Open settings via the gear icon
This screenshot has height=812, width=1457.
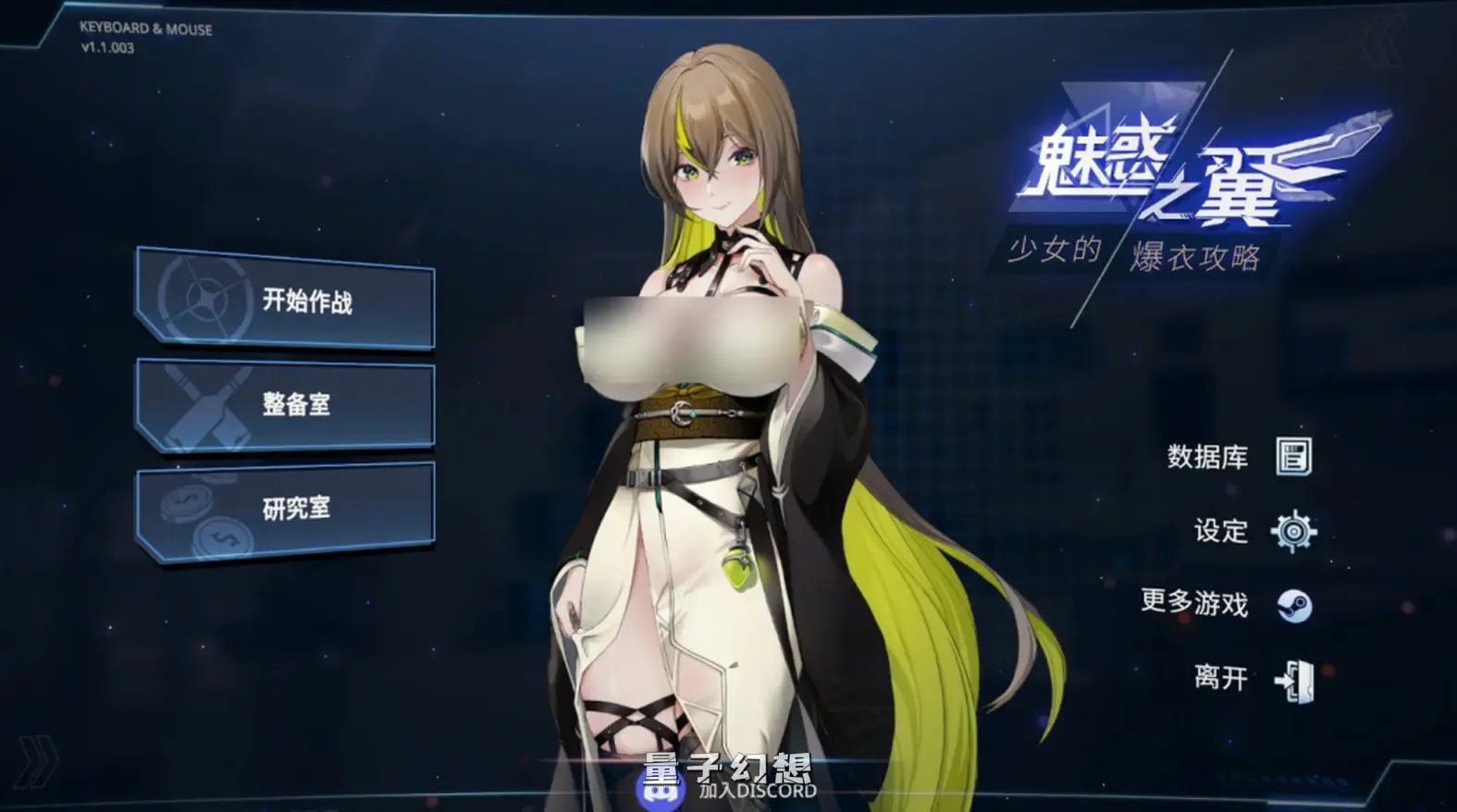(1295, 532)
